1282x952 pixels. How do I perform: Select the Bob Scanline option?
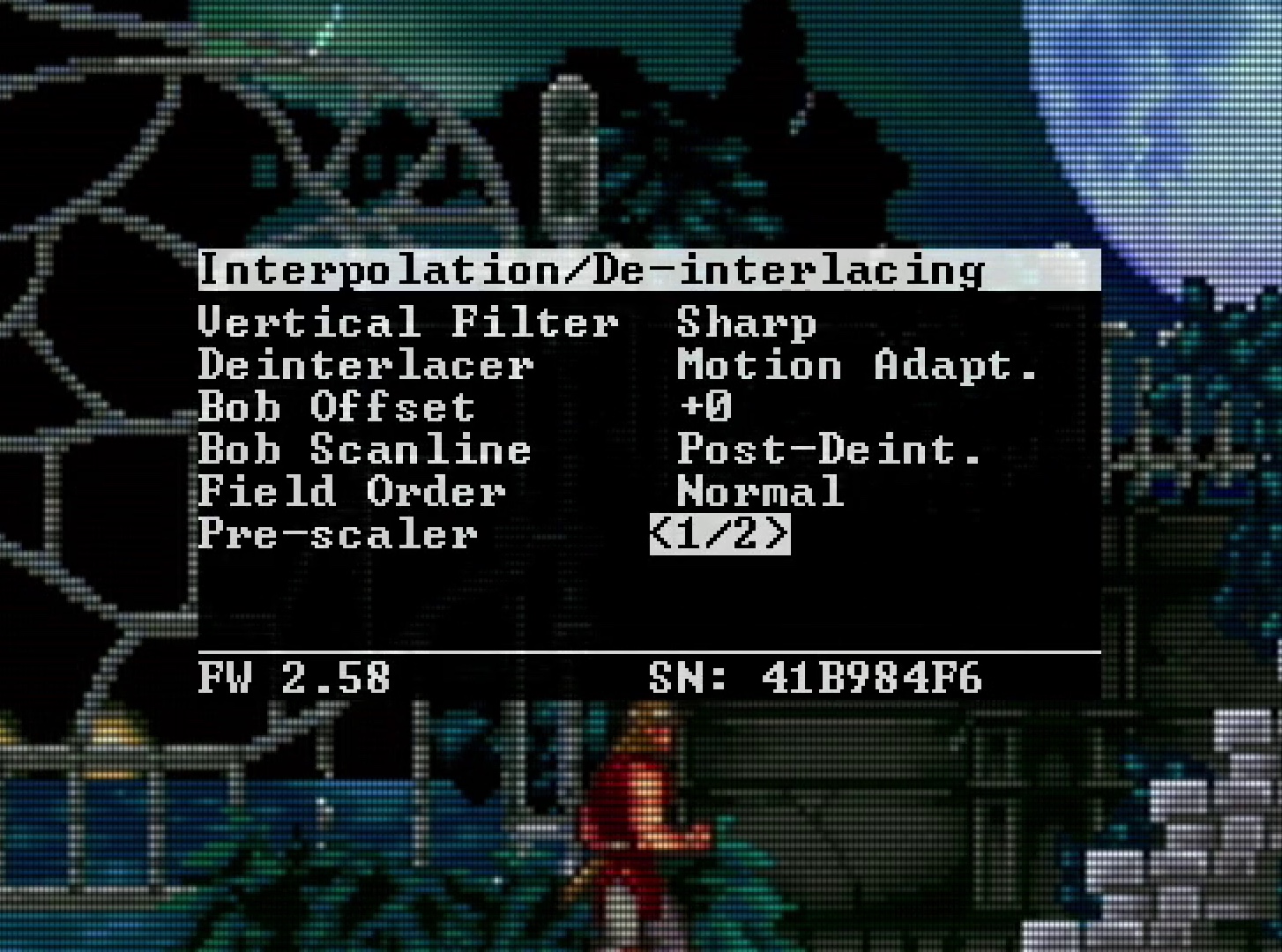pyautogui.click(x=366, y=449)
